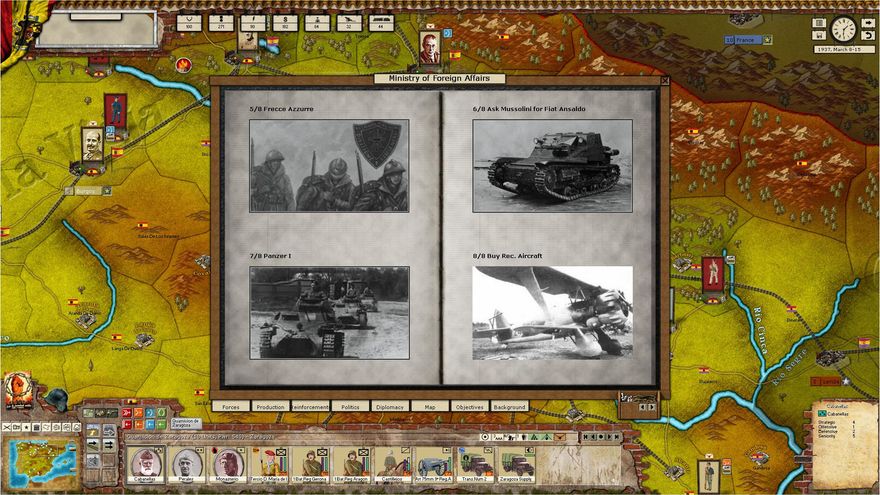Open the Production tab
The height and width of the screenshot is (495, 880).
pyautogui.click(x=270, y=407)
